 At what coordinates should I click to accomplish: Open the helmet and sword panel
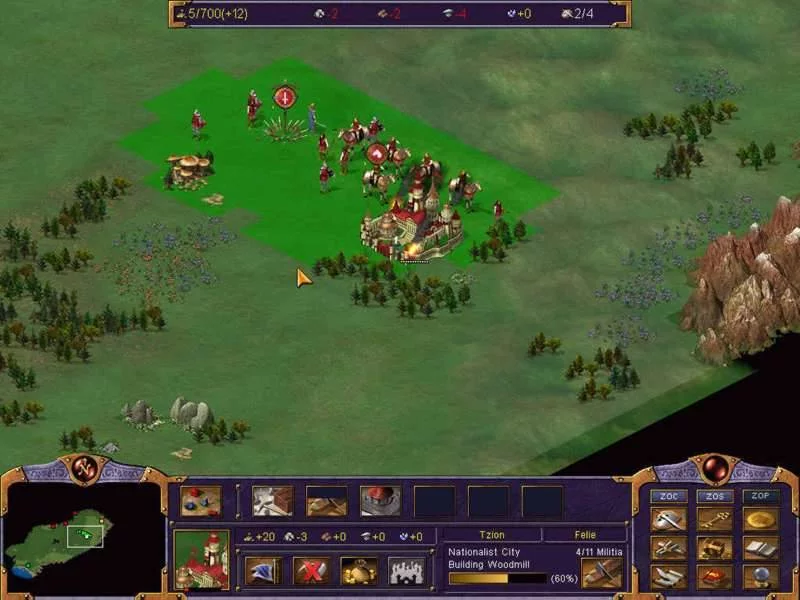[667, 519]
